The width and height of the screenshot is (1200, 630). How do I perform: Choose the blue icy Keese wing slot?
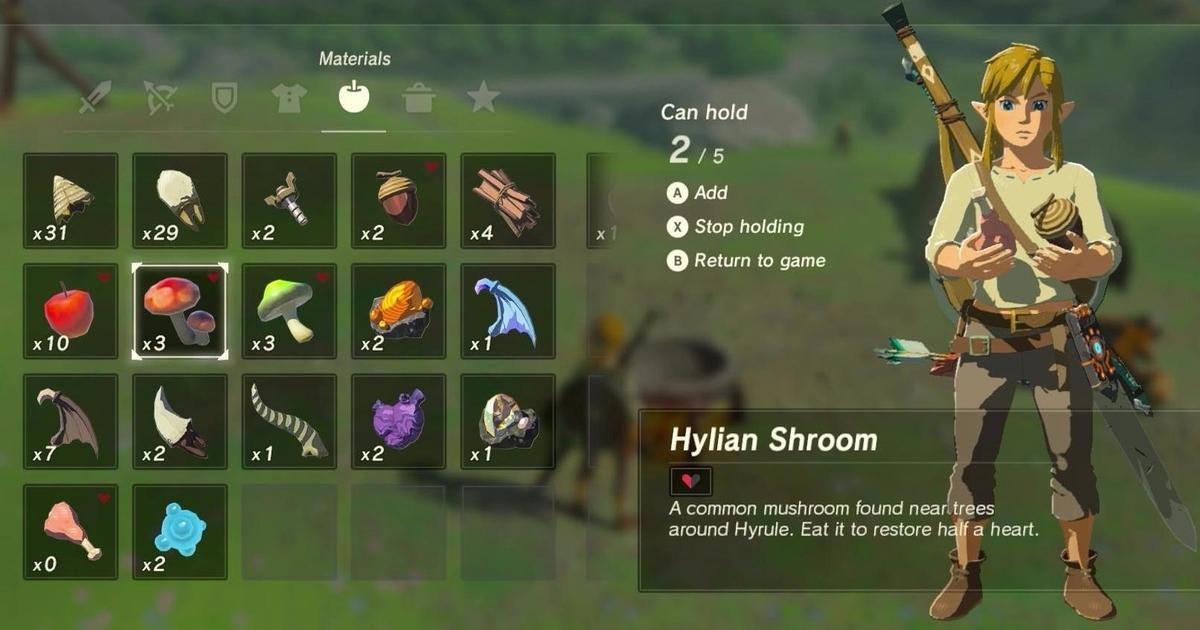coord(508,311)
